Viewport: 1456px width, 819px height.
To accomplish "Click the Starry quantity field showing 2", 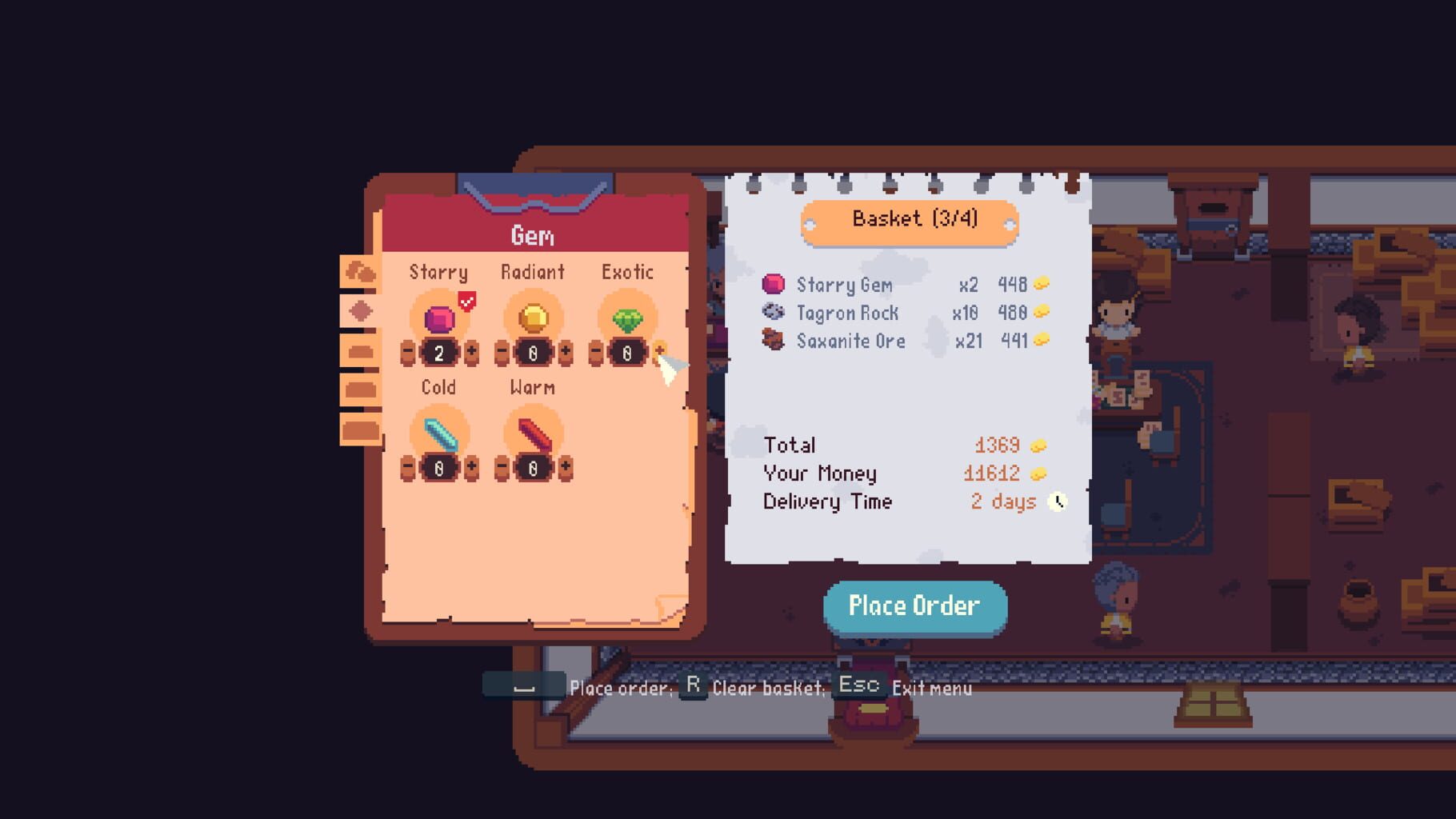I will 438,352.
